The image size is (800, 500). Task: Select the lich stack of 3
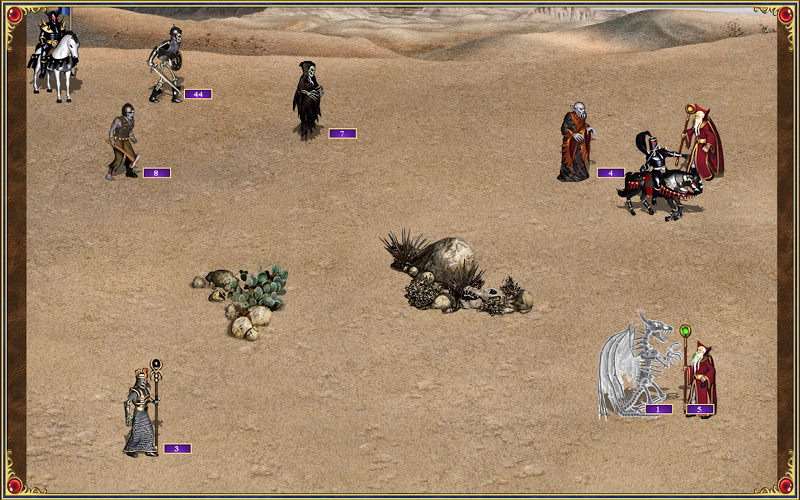point(141,412)
